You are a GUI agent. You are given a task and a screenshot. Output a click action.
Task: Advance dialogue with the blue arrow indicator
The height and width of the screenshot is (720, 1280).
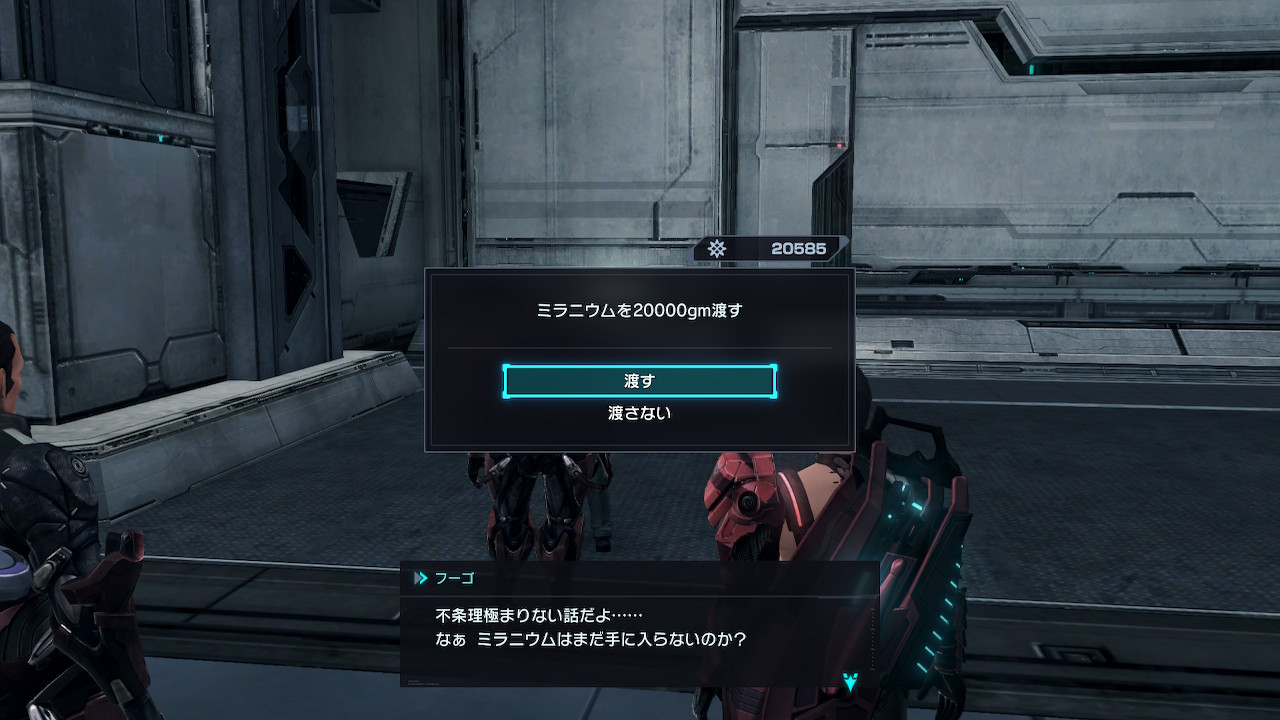pos(850,683)
